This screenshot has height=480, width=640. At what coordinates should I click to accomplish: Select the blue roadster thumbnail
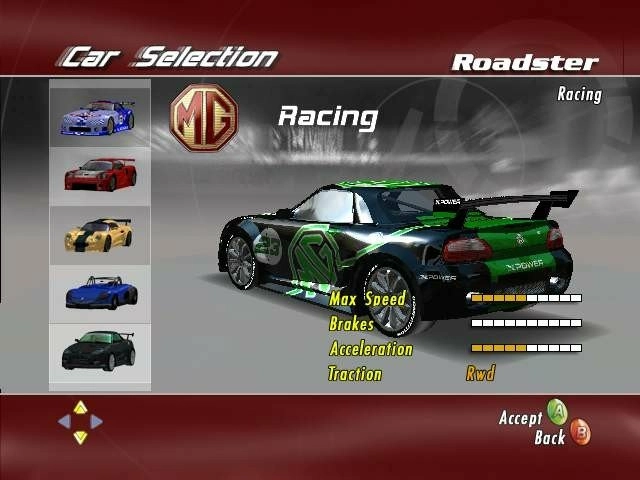click(x=99, y=292)
